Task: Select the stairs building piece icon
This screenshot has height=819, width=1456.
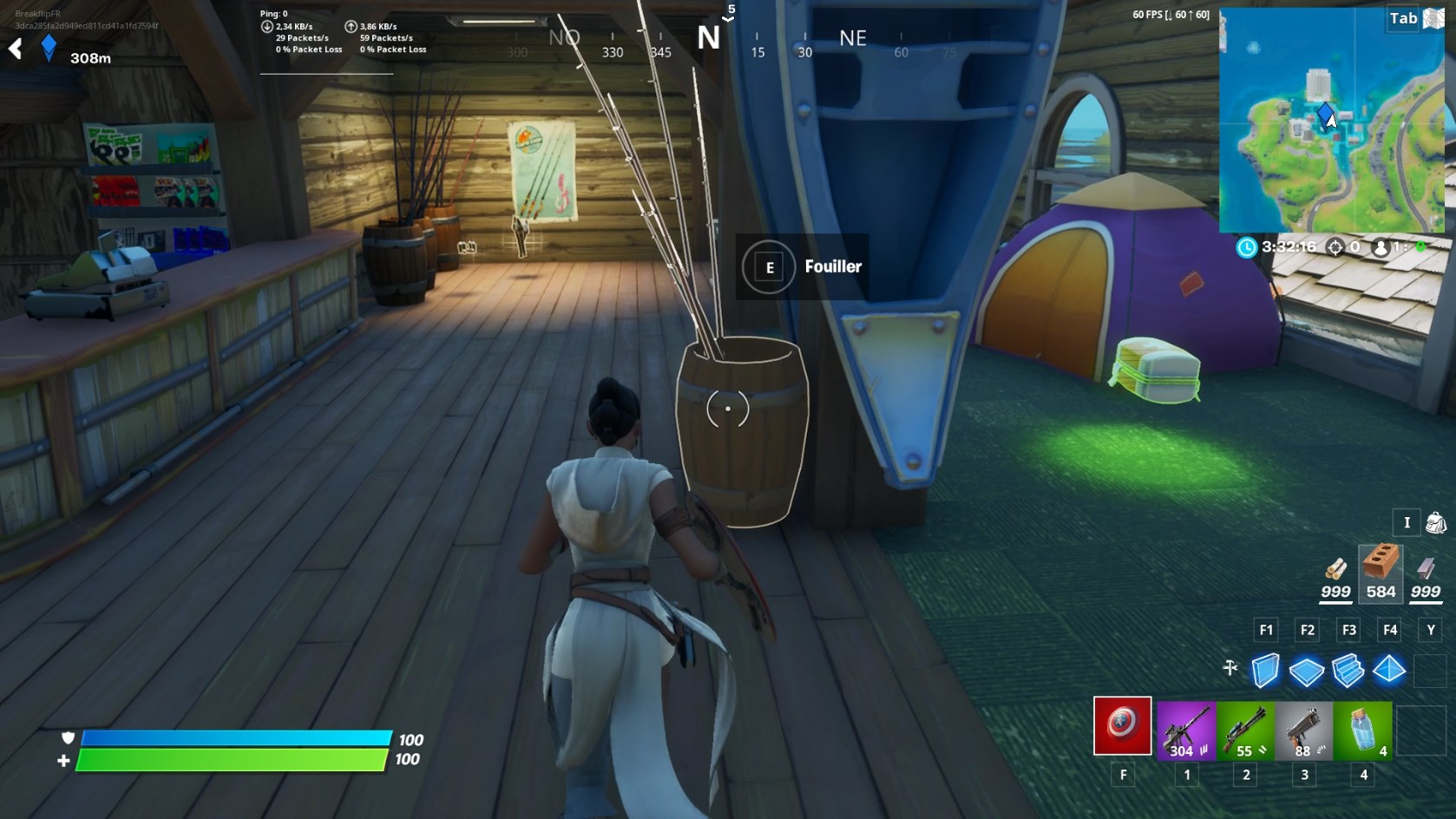Action: 1347,668
